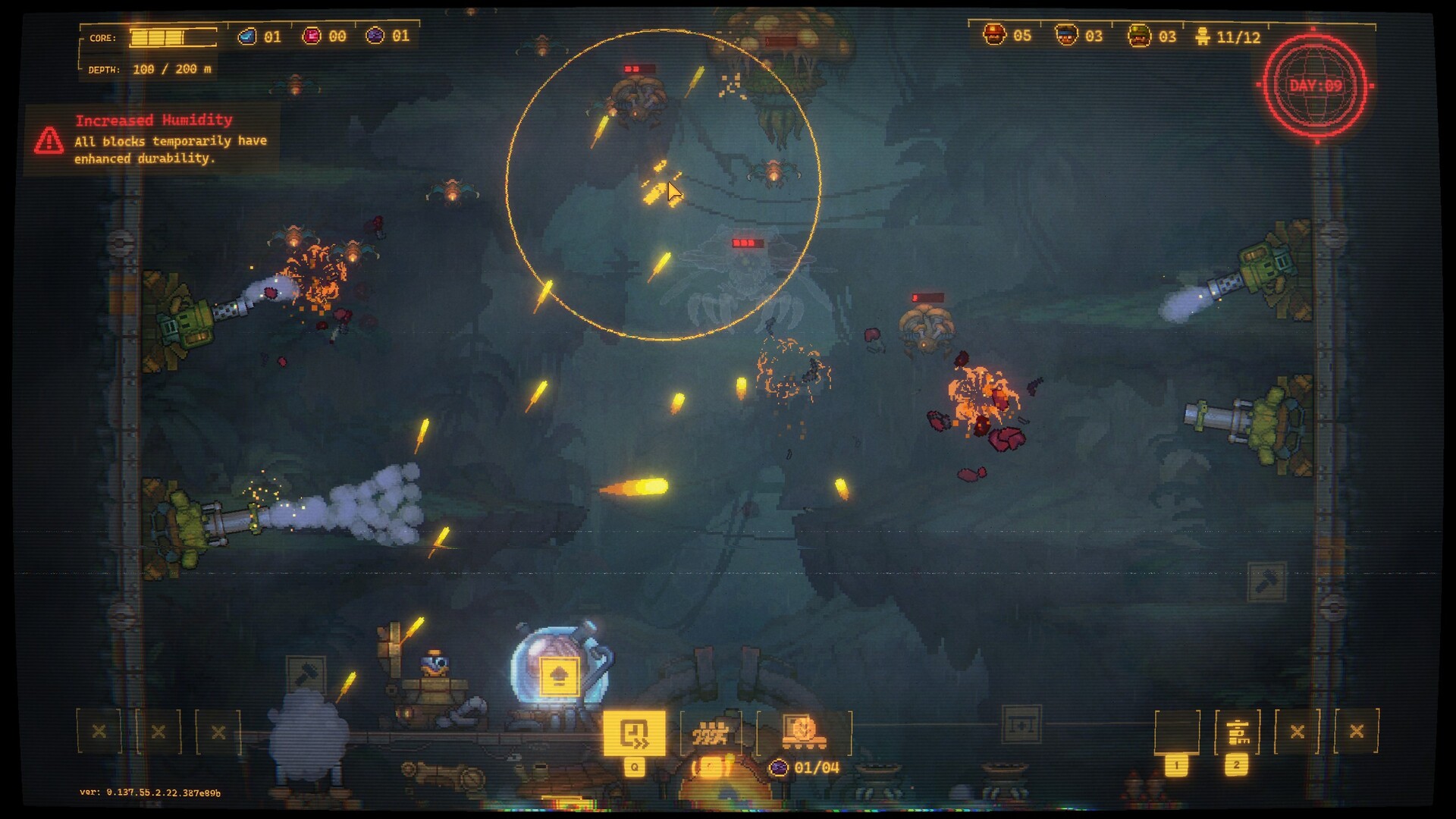Select the blue-goggles dwarf worker icon
Viewport: 1456px width, 819px height.
[1066, 35]
